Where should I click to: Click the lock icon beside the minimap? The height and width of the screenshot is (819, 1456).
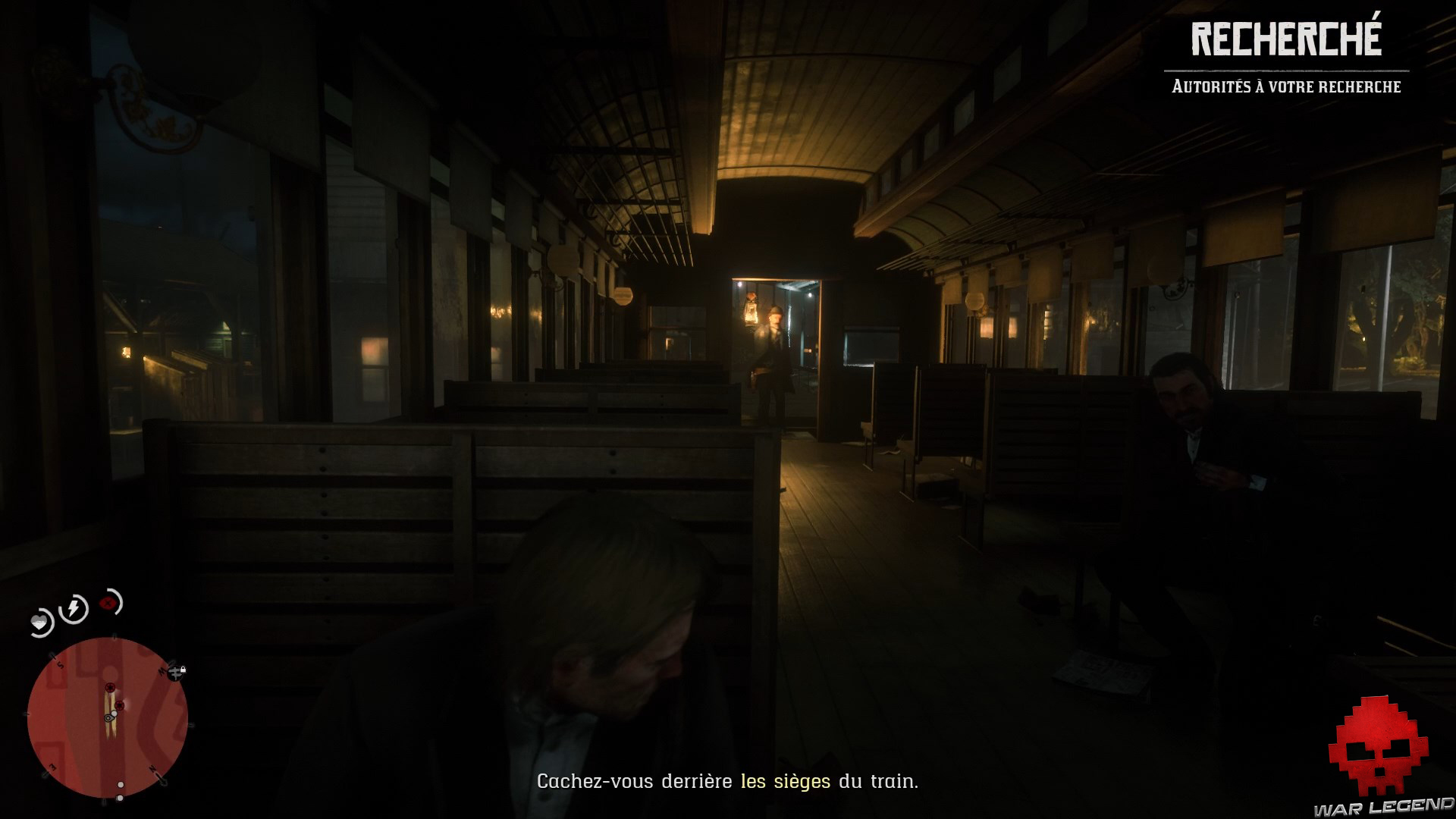tap(183, 671)
